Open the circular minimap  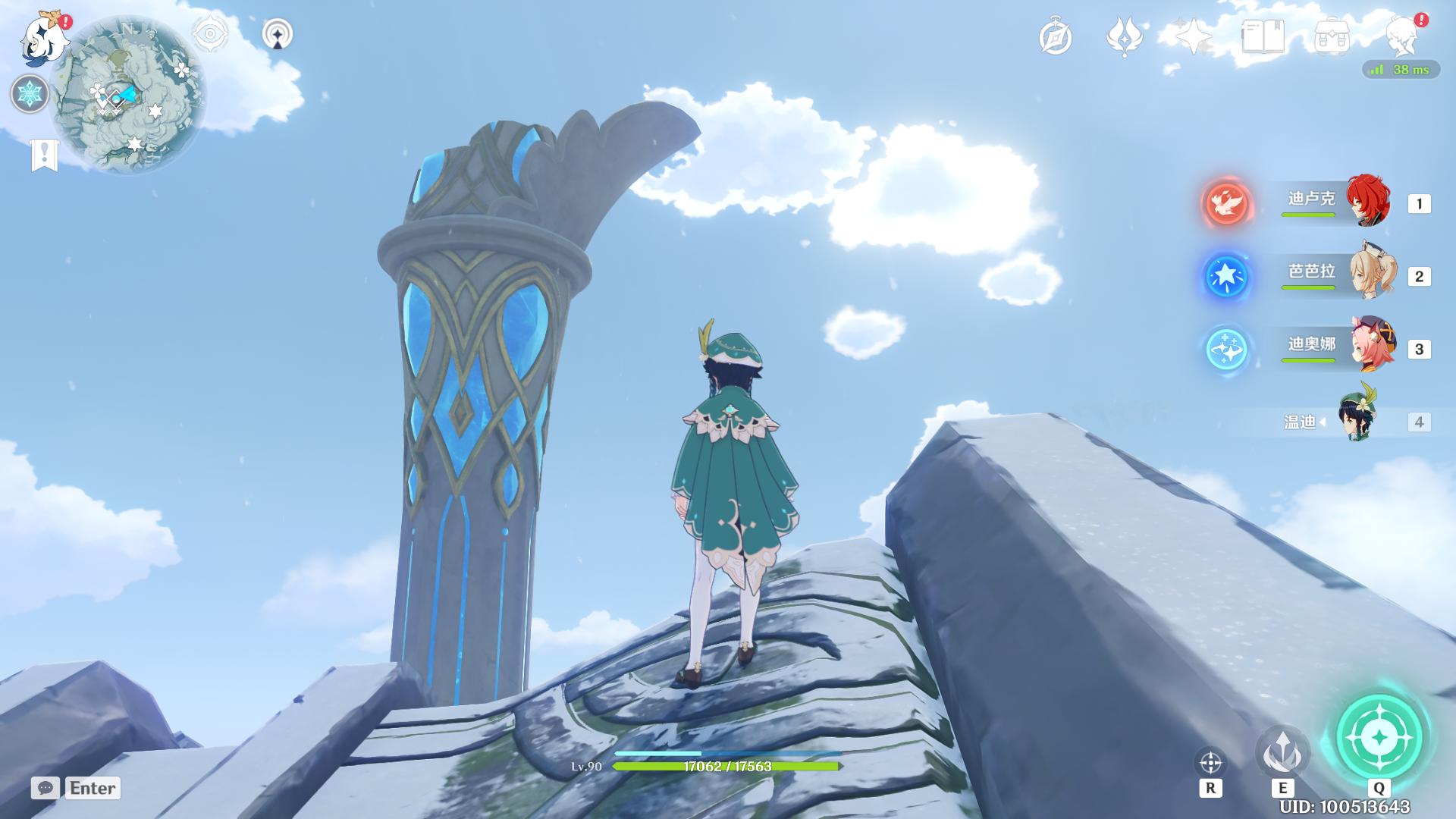point(127,95)
